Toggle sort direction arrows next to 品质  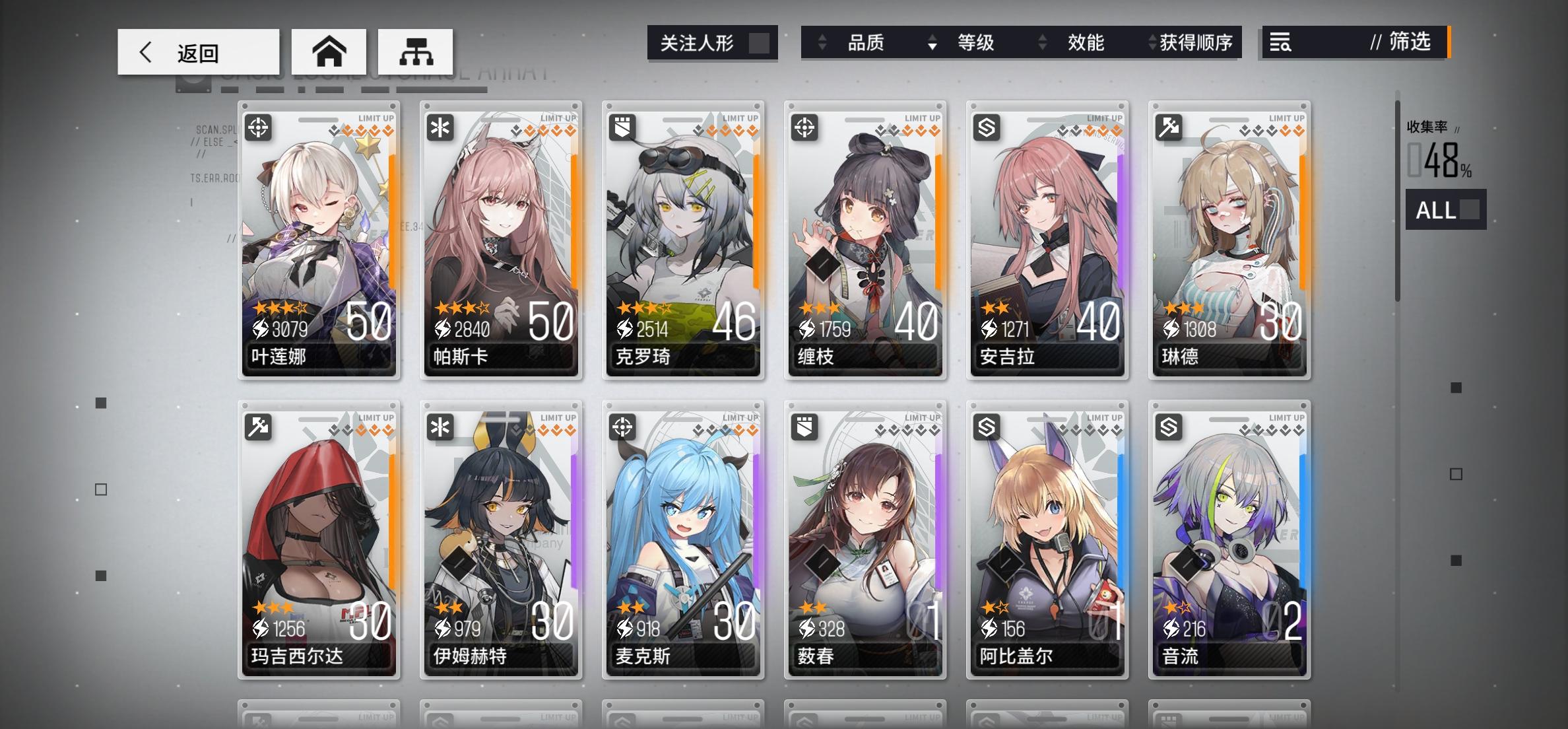coord(820,42)
